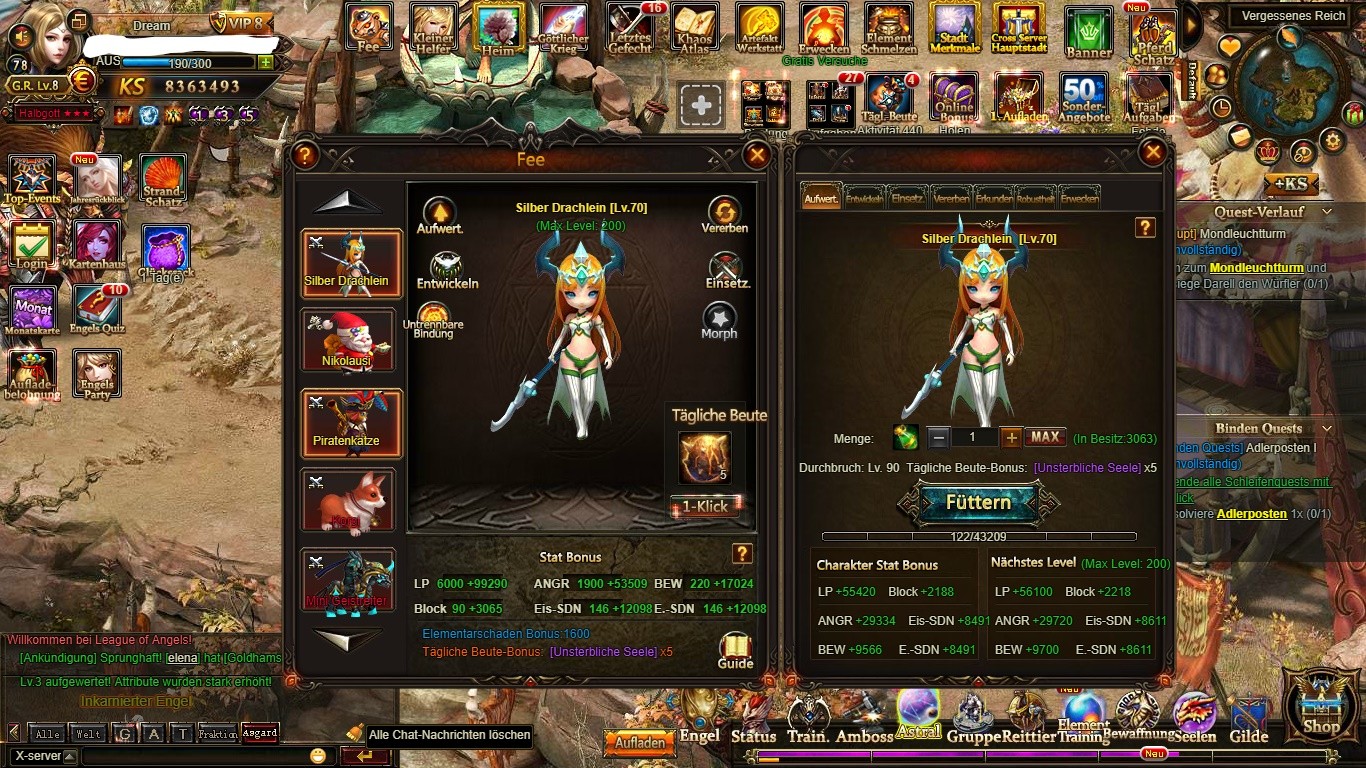Open the fairy Guide book
Screen dimensions: 1366x768
pos(735,649)
